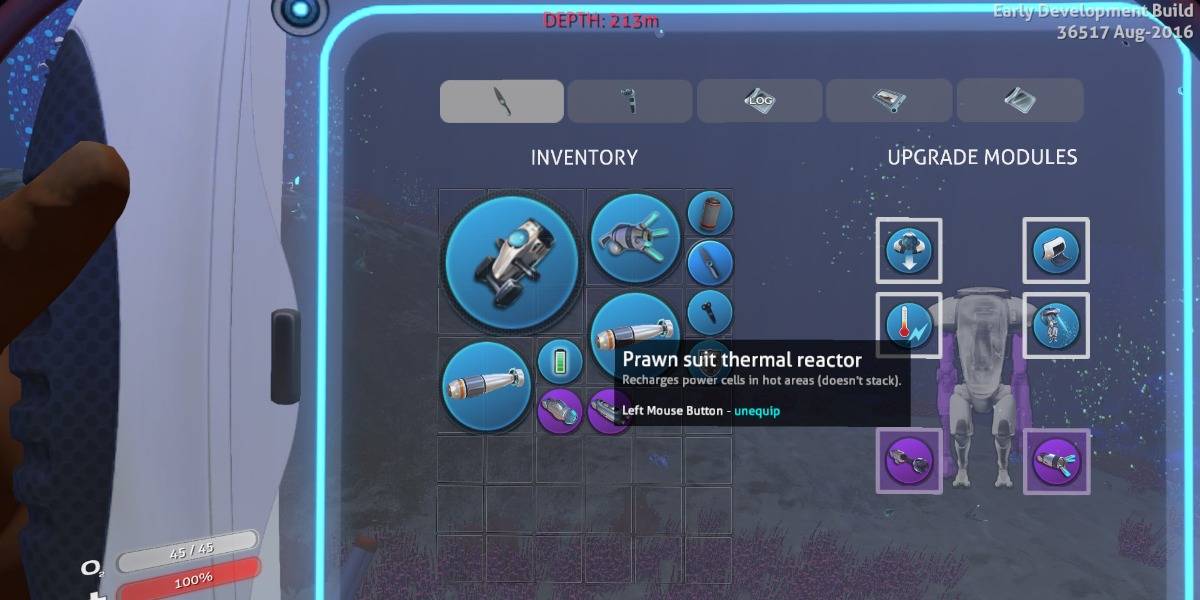Select the knife in the inventory grid
1200x600 pixels.
[x=710, y=264]
